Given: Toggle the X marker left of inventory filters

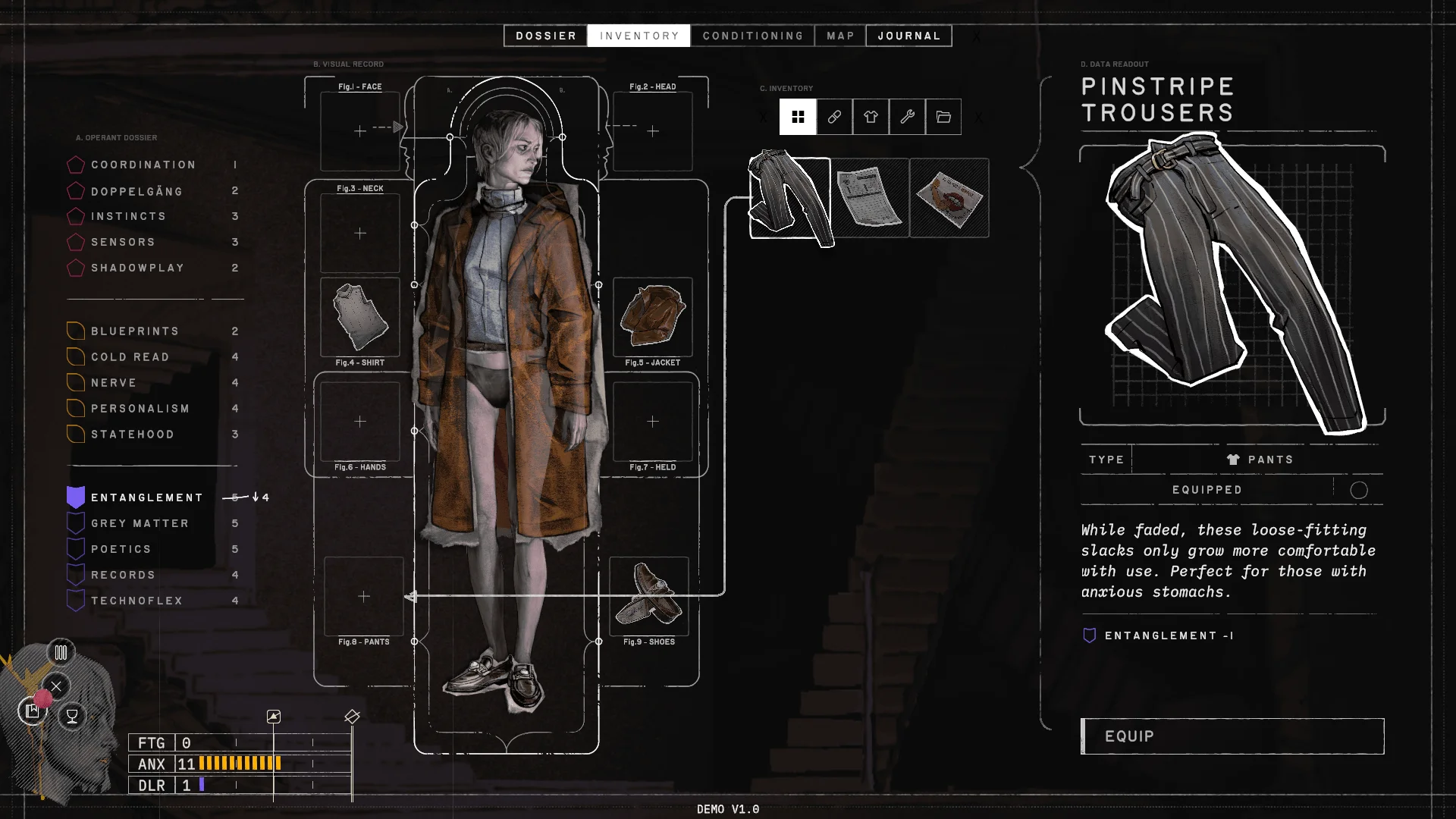Looking at the screenshot, I should coord(764,117).
